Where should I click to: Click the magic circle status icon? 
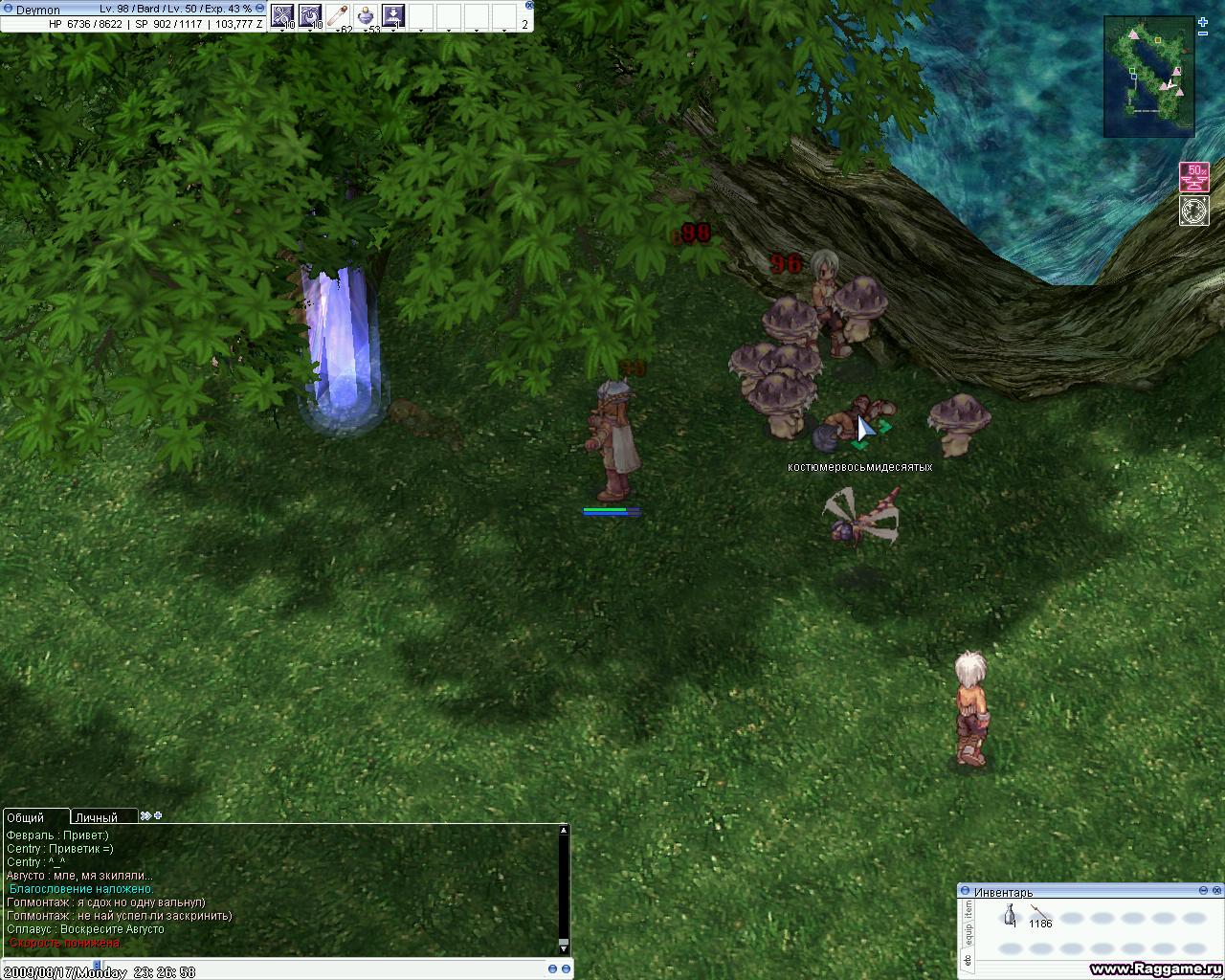click(x=1194, y=211)
